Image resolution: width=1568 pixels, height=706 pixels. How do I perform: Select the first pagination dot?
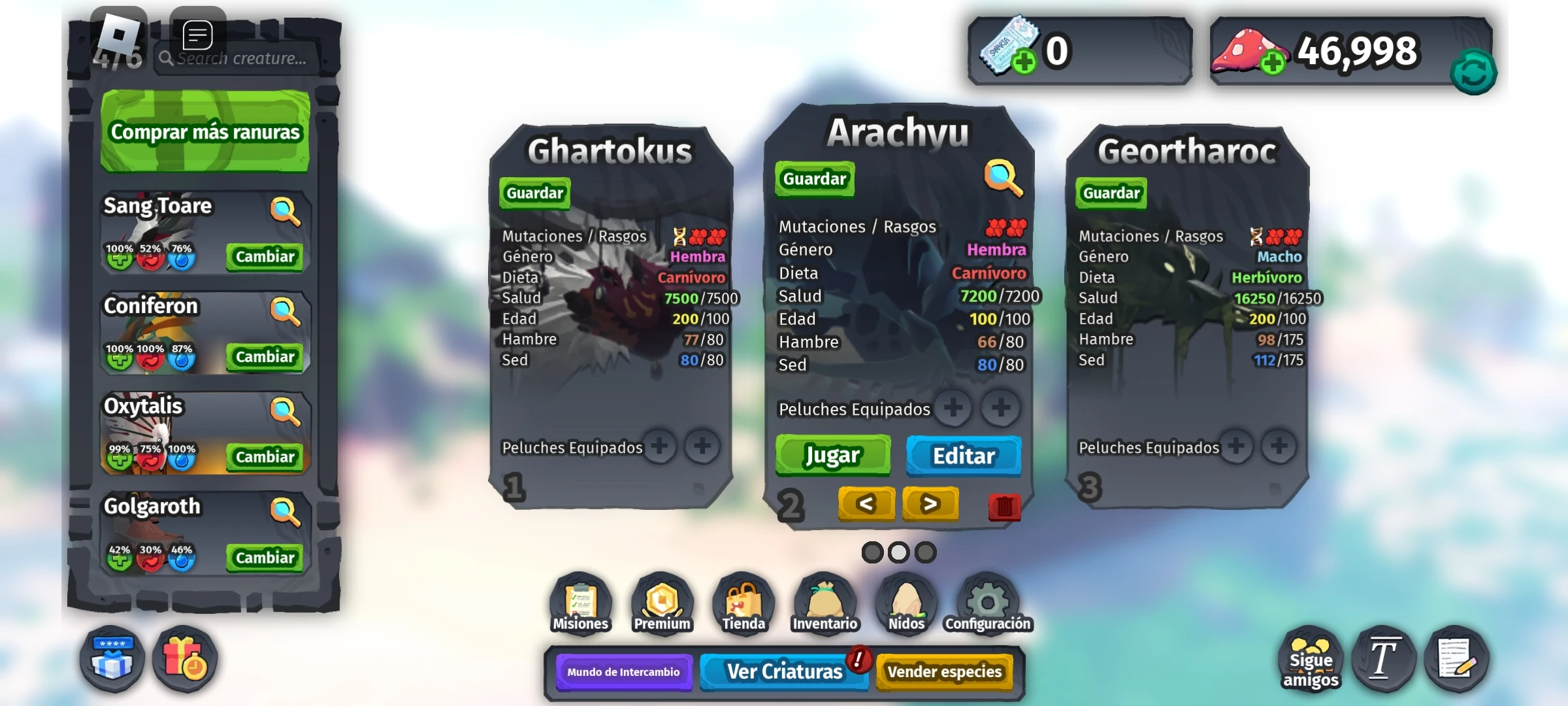pos(871,552)
